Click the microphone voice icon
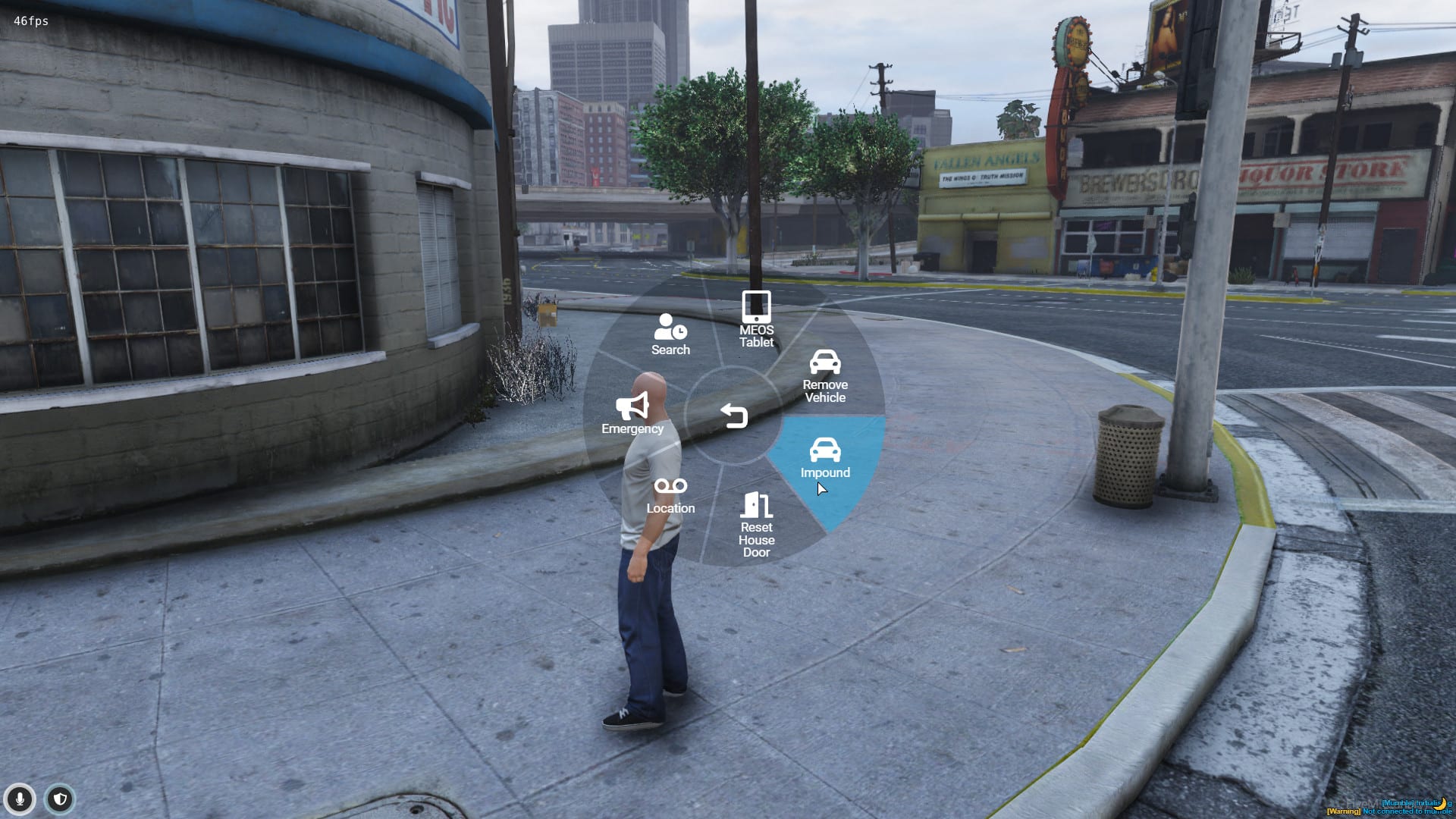1456x819 pixels. tap(20, 799)
